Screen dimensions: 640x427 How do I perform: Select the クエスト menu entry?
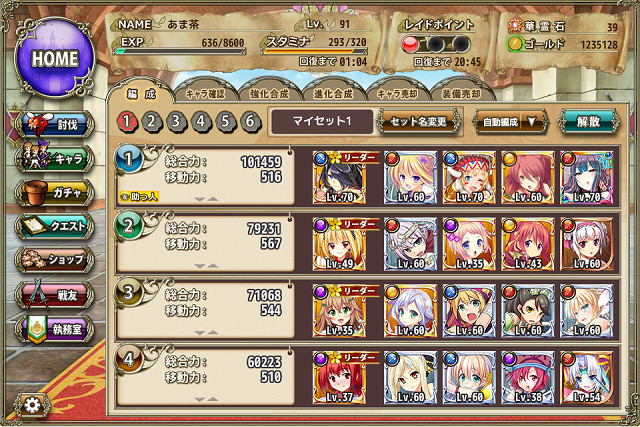[x=56, y=226]
